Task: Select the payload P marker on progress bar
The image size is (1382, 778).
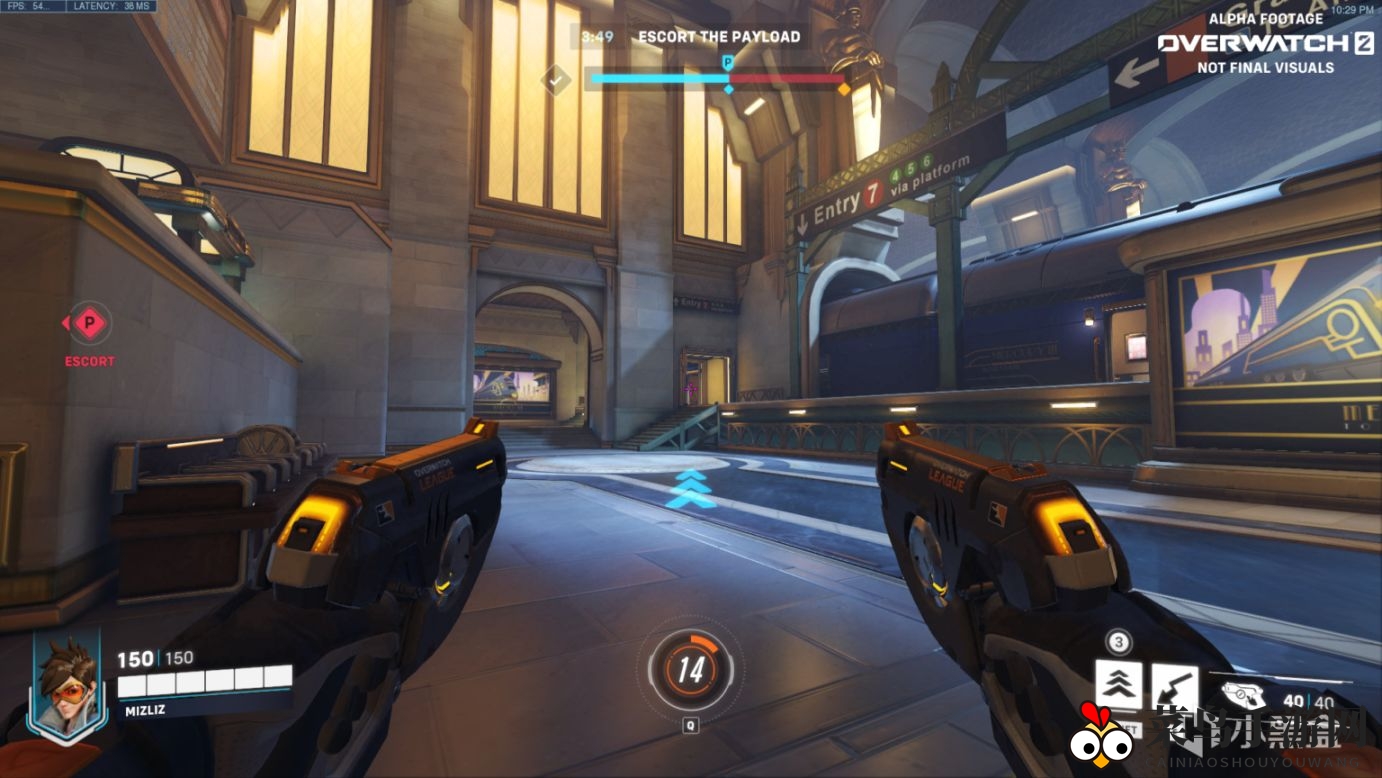Action: tap(728, 63)
